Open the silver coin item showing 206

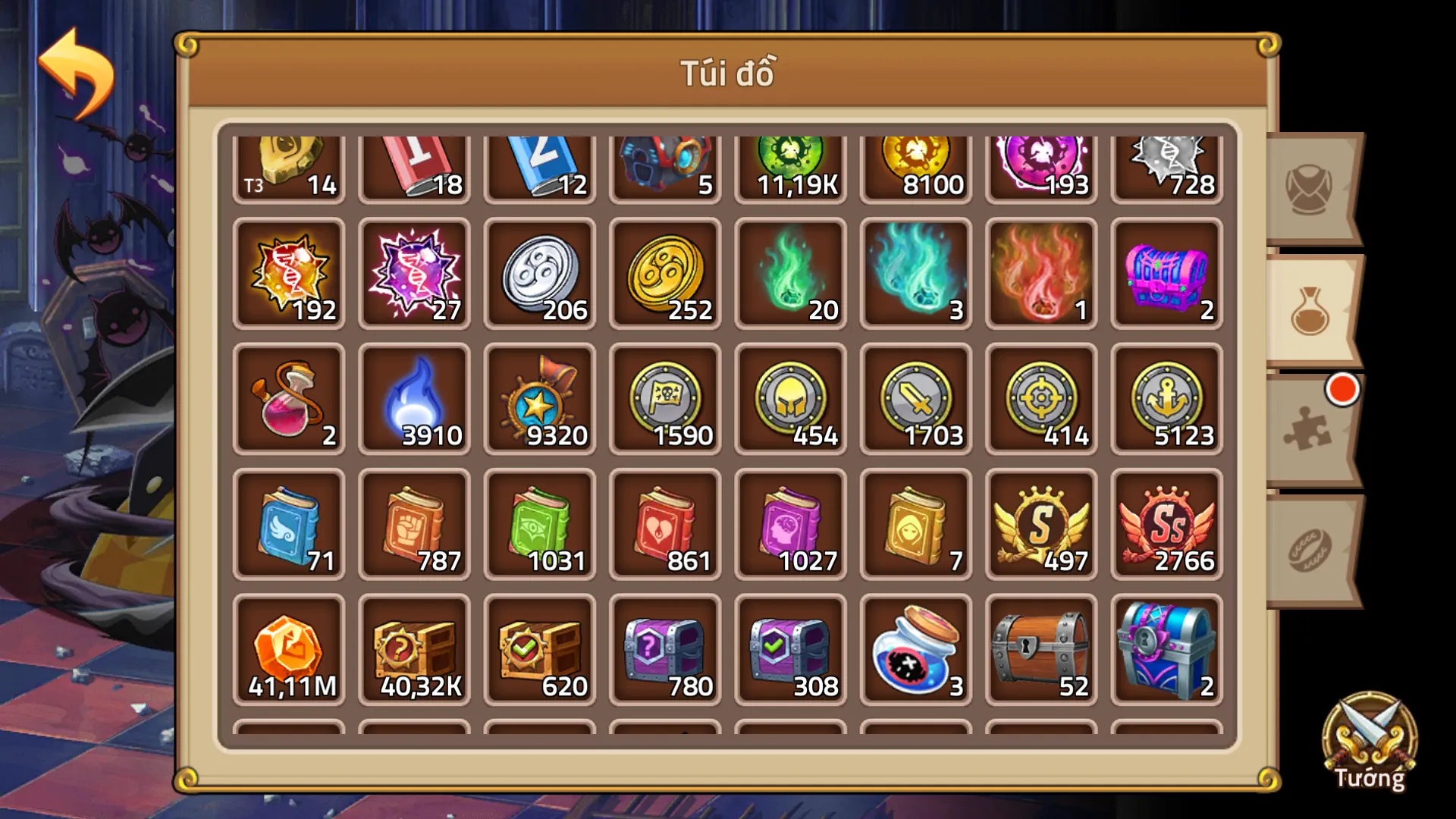(539, 273)
